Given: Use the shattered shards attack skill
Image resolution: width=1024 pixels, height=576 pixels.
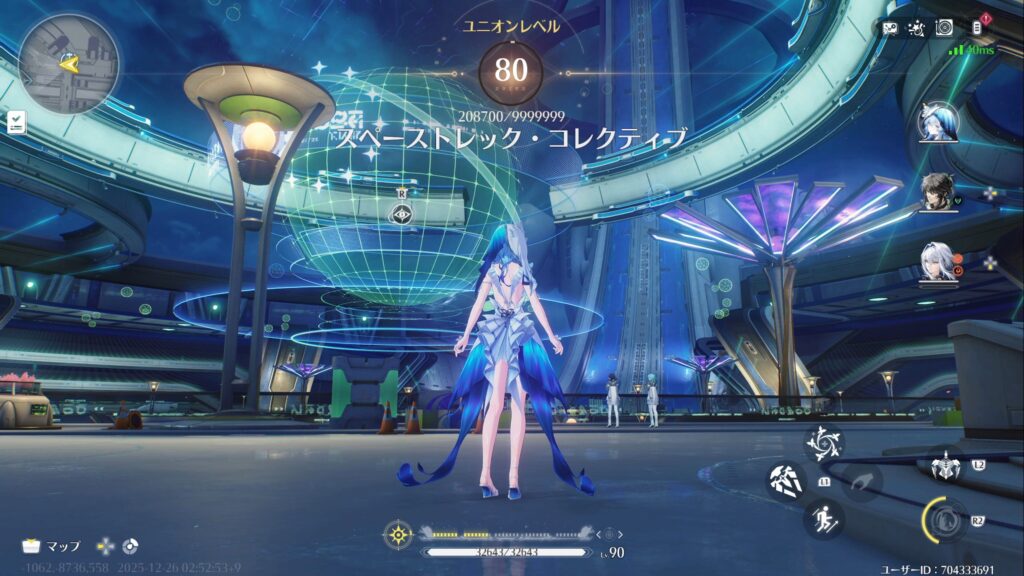Looking at the screenshot, I should point(786,481).
